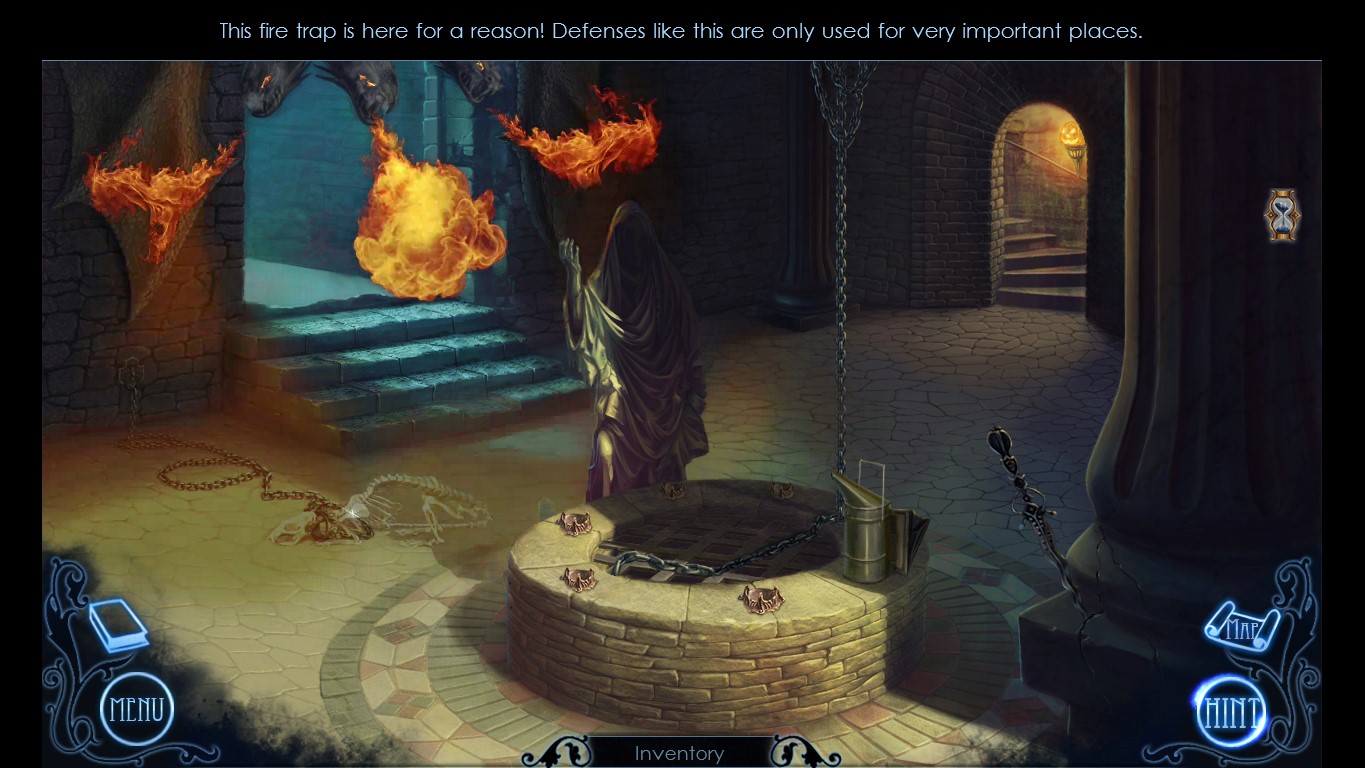Click the flame burning on the left wall
Image resolution: width=1365 pixels, height=768 pixels.
tap(150, 190)
